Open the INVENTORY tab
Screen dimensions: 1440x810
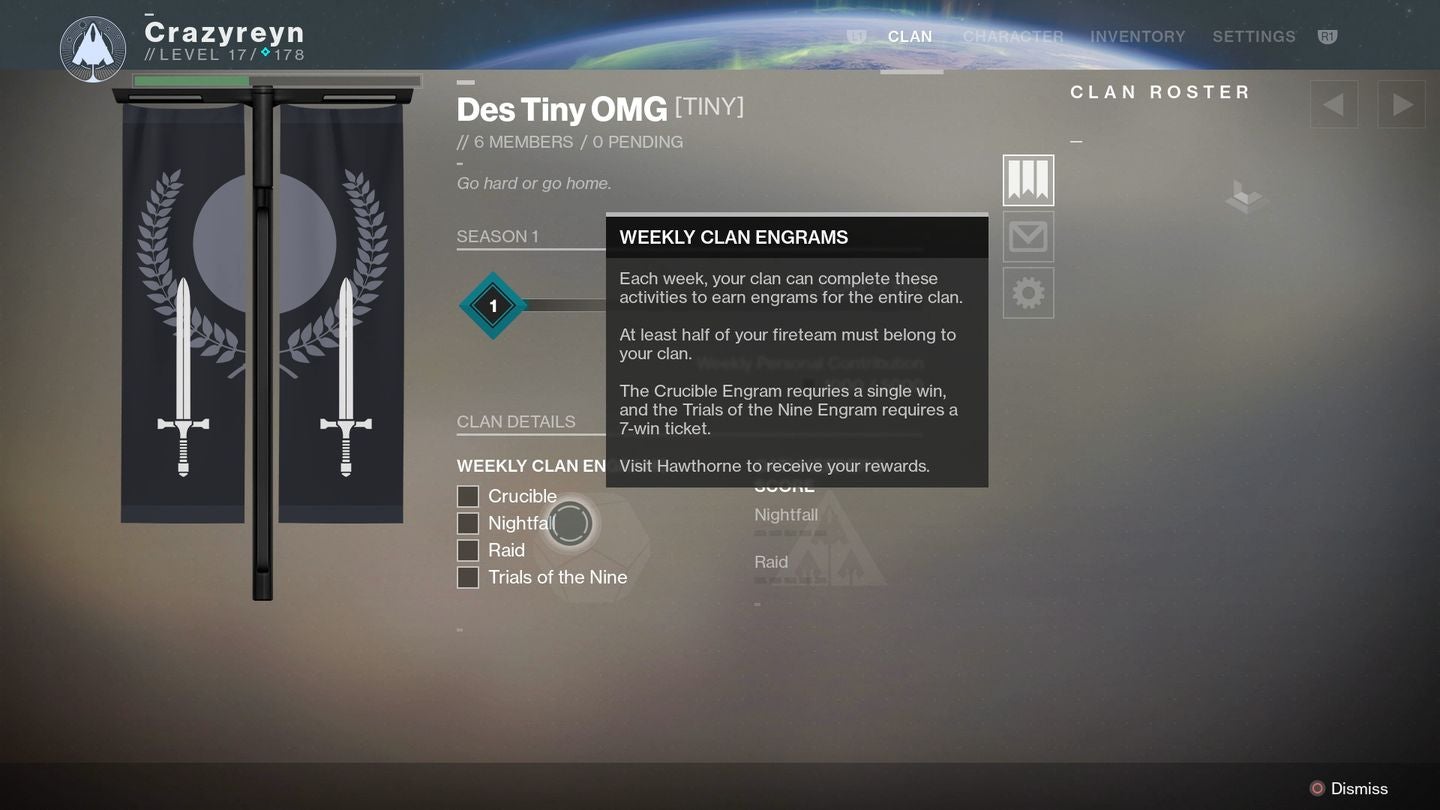tap(1137, 36)
